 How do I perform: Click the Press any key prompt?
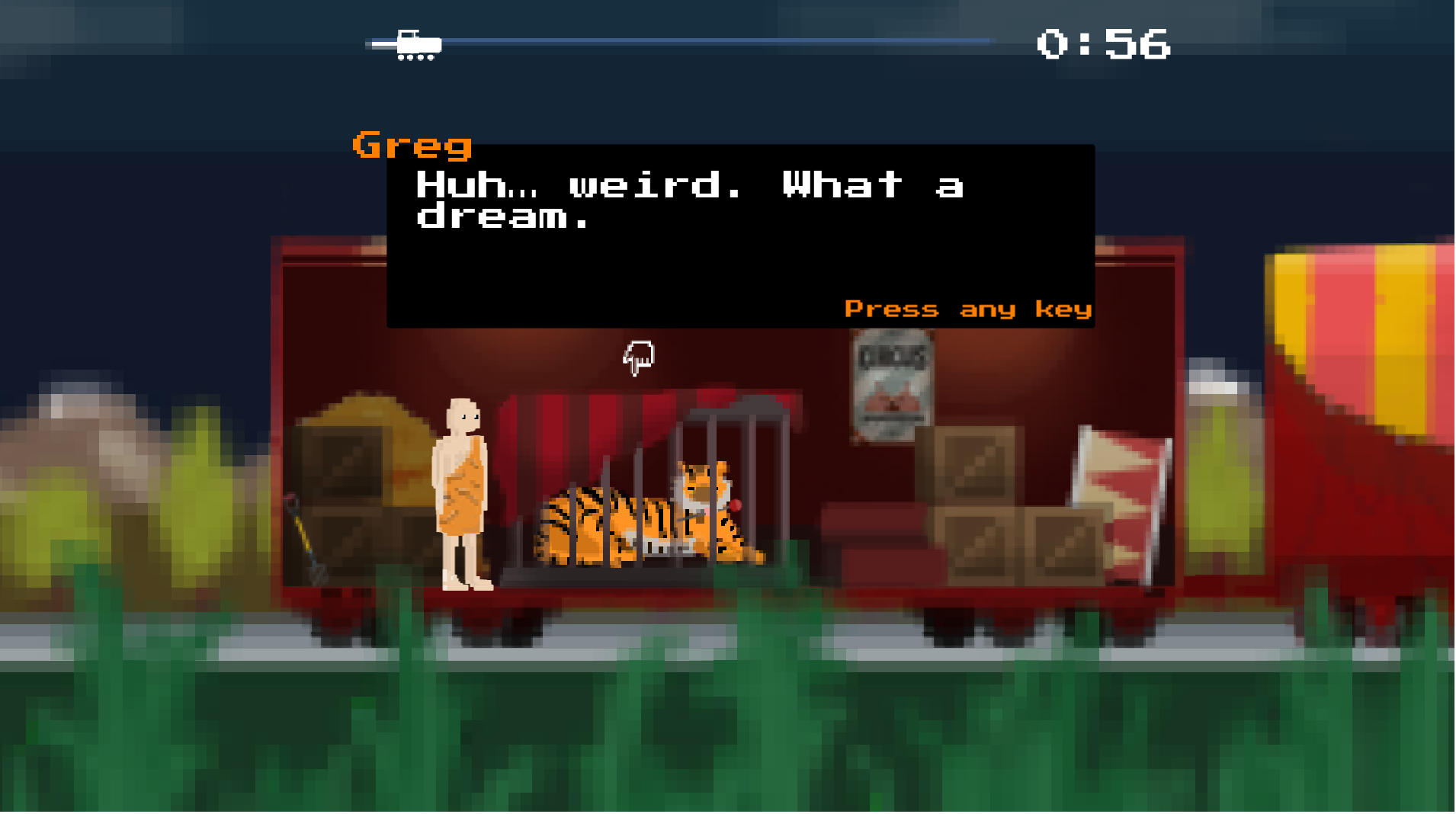pyautogui.click(x=968, y=309)
